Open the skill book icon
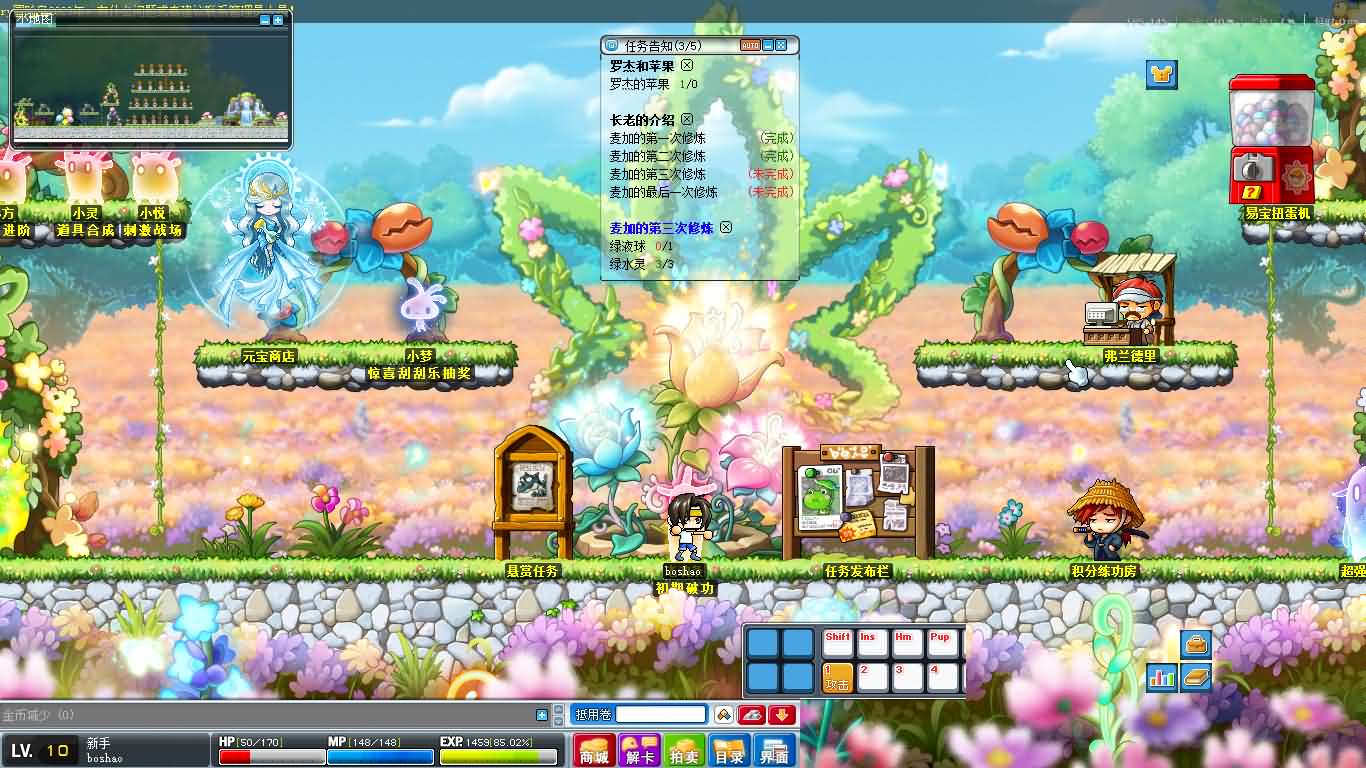Image resolution: width=1366 pixels, height=768 pixels. [x=1198, y=678]
